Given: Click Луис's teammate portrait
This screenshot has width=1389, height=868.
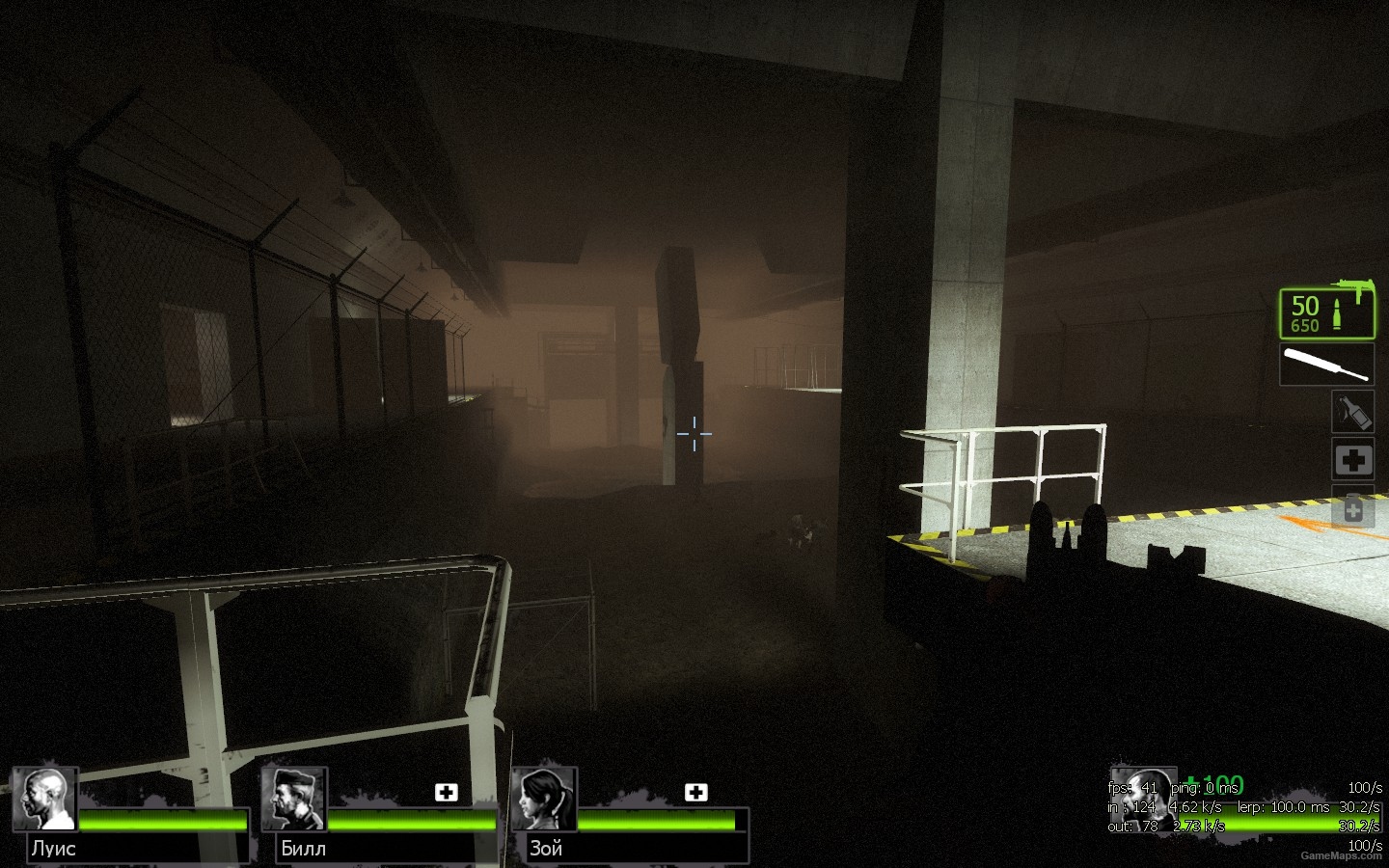Looking at the screenshot, I should click(44, 799).
